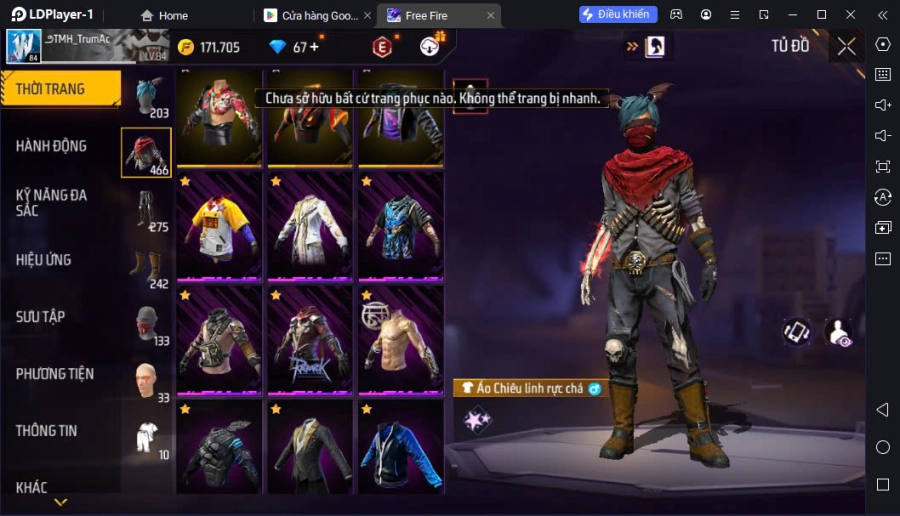The width and height of the screenshot is (900, 516).
Task: Open the shoes subcategory with 242 items
Action: pyautogui.click(x=146, y=268)
